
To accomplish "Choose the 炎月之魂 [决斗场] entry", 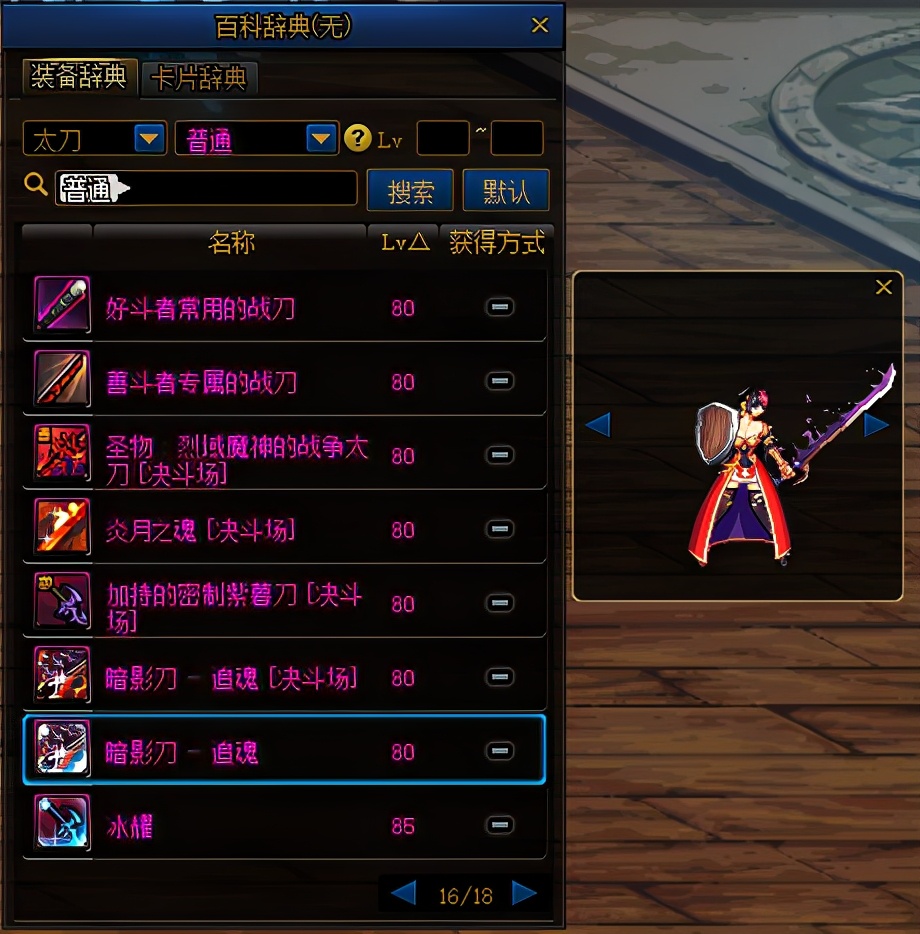I will coord(200,530).
